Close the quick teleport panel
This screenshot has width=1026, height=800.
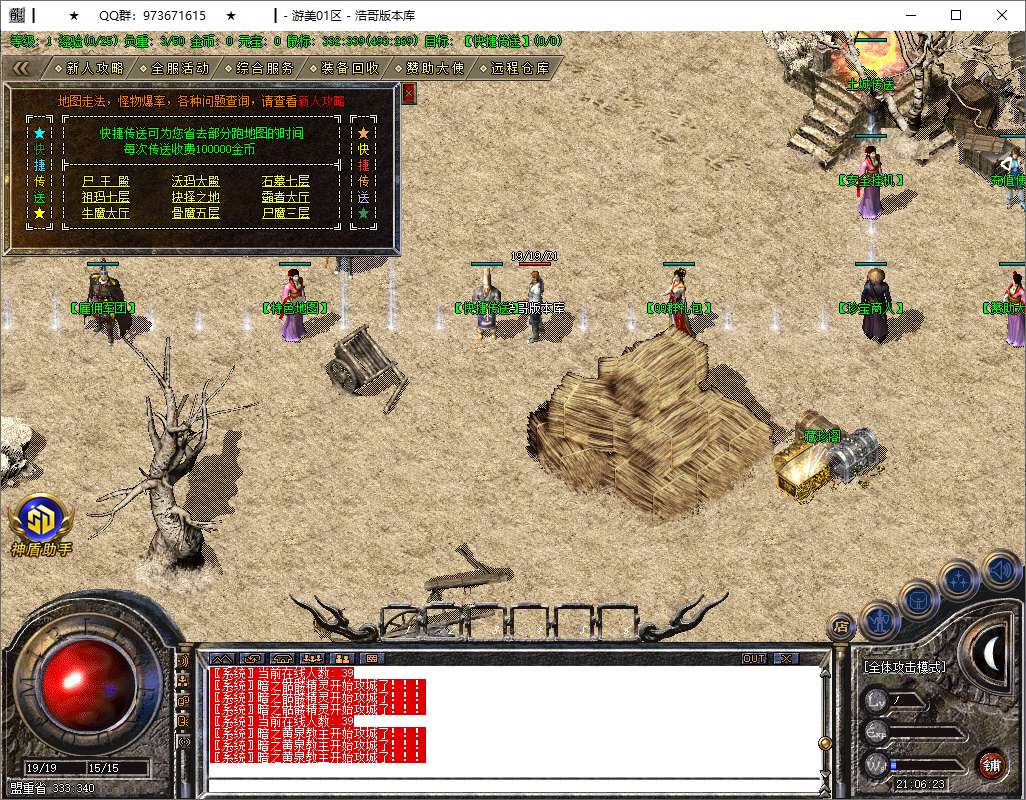click(x=408, y=93)
